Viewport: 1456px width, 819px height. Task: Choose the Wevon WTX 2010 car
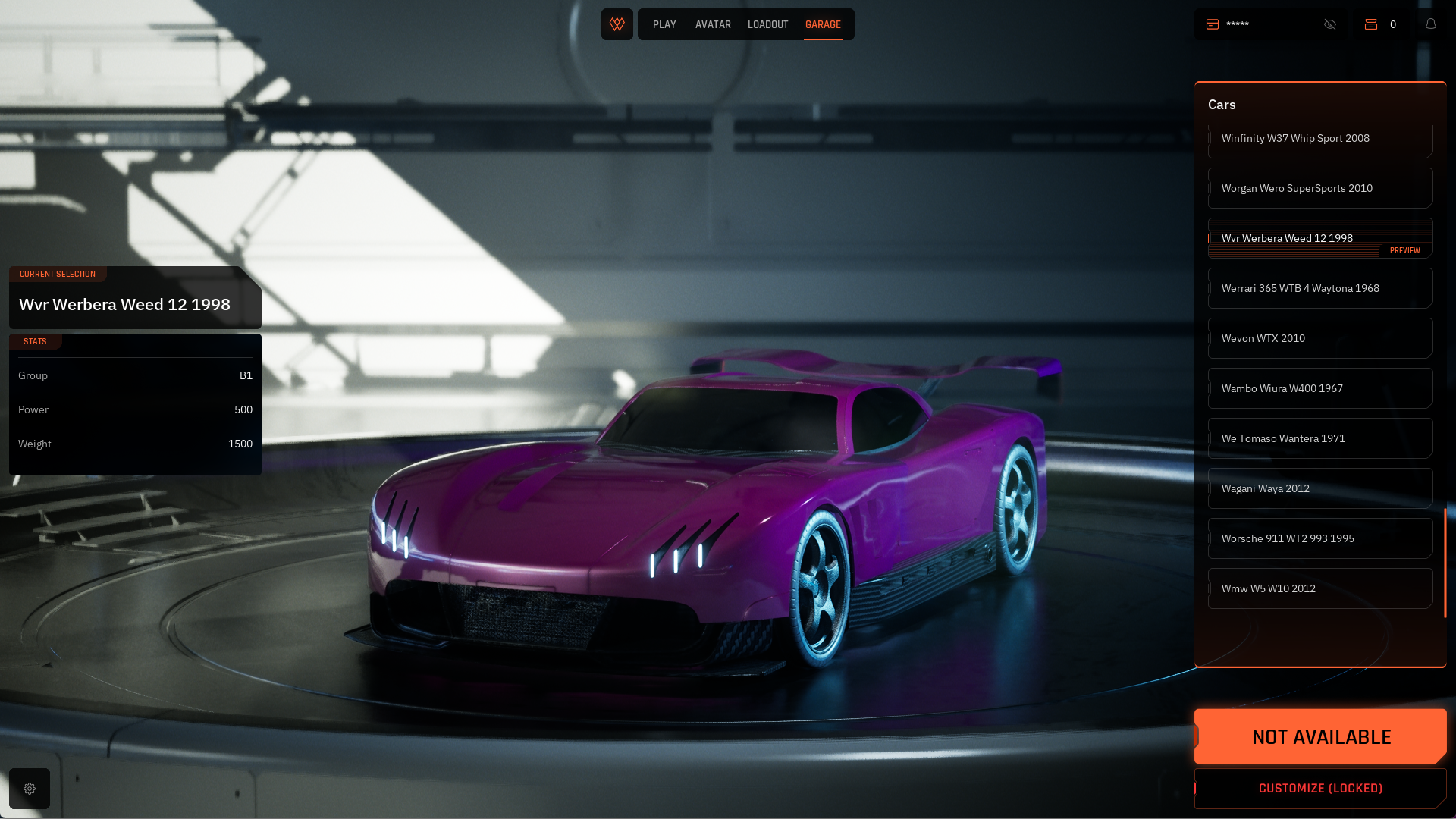click(1319, 338)
